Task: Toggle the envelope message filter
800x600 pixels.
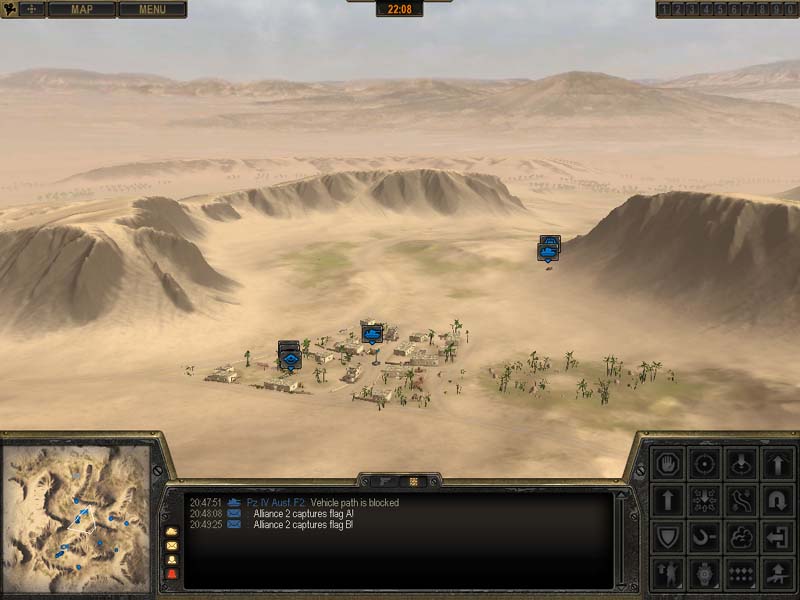Action: tap(171, 546)
